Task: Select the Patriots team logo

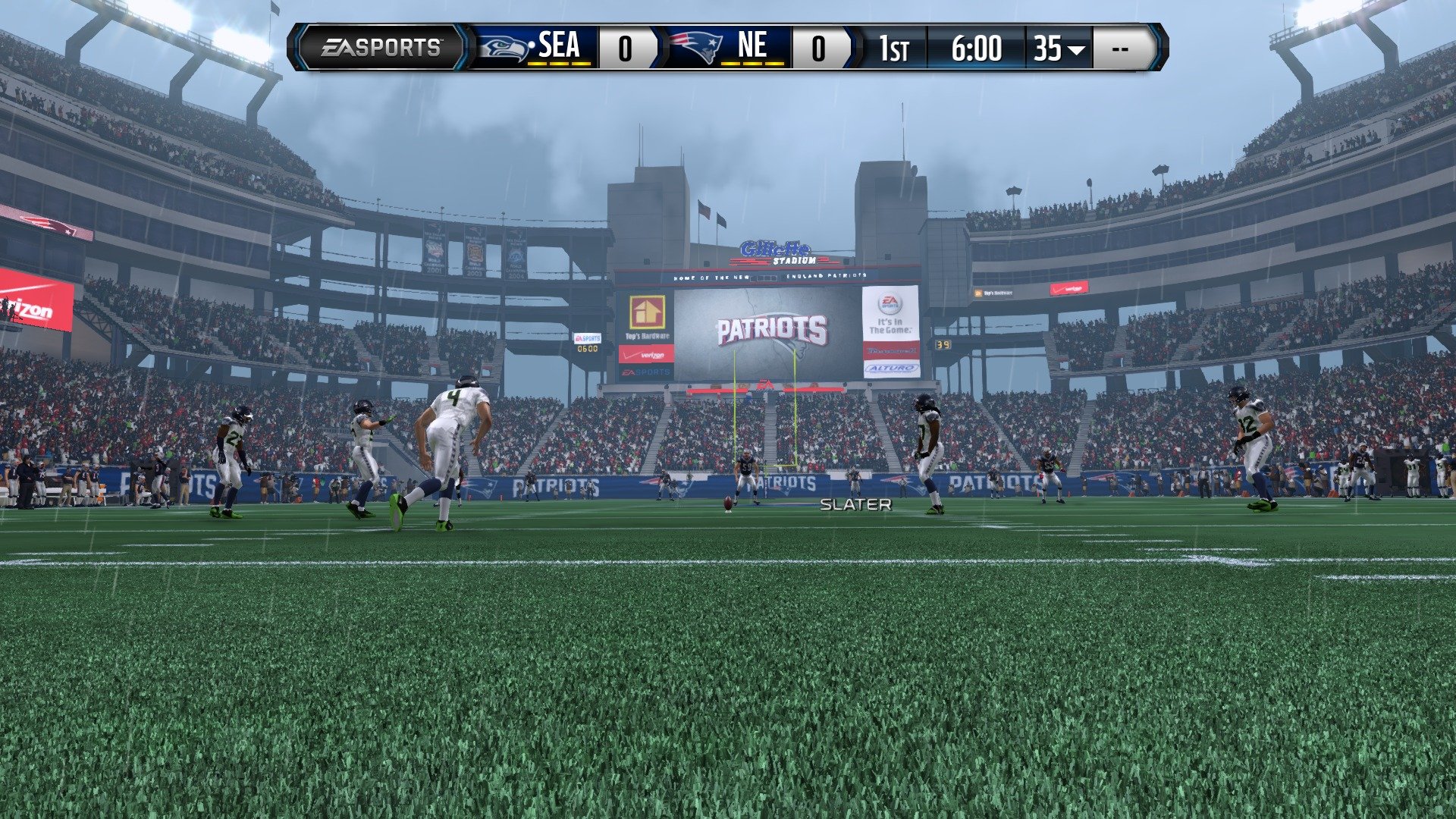Action: tap(698, 48)
